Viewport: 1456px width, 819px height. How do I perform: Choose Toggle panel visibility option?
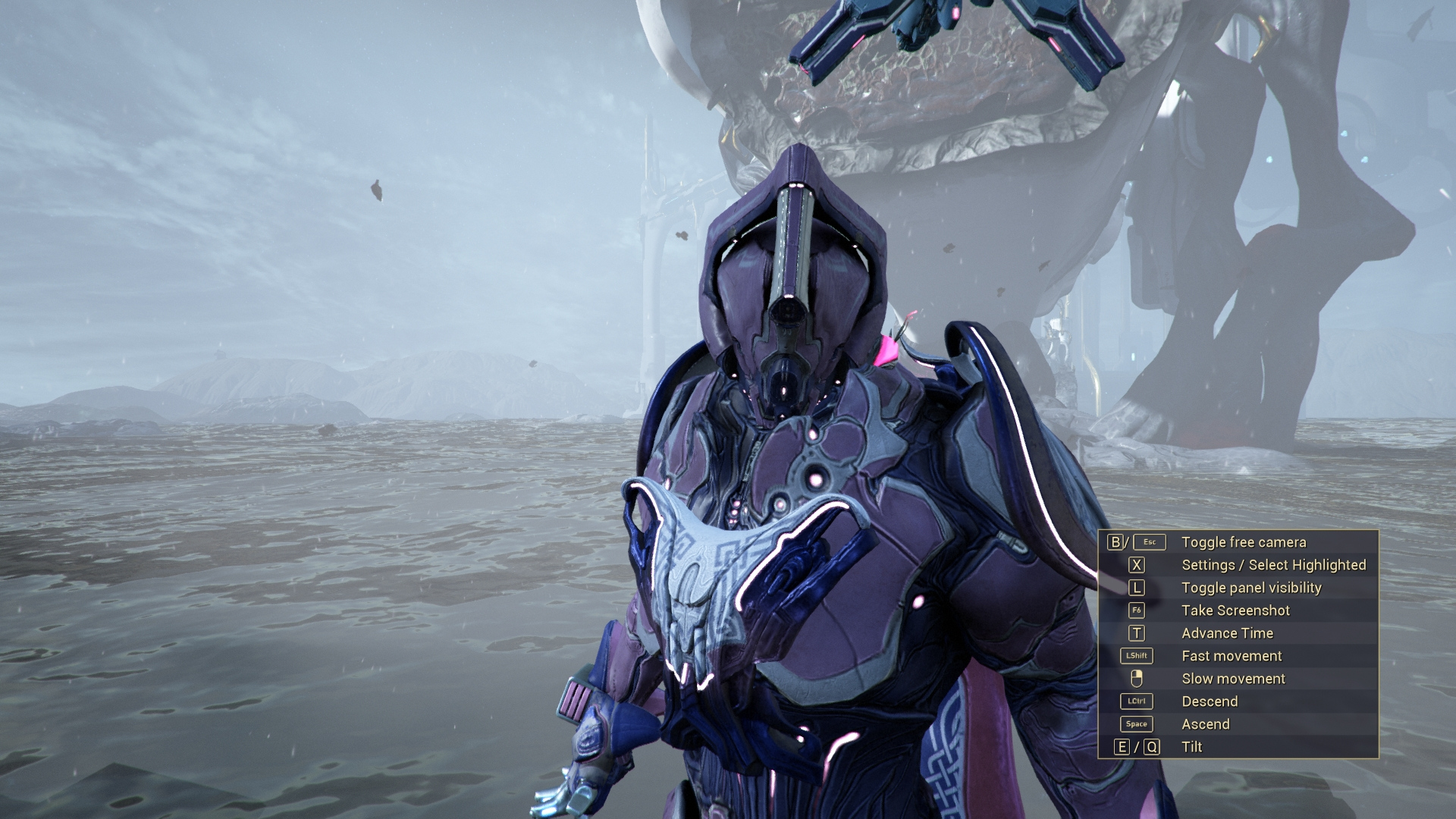pyautogui.click(x=1250, y=588)
